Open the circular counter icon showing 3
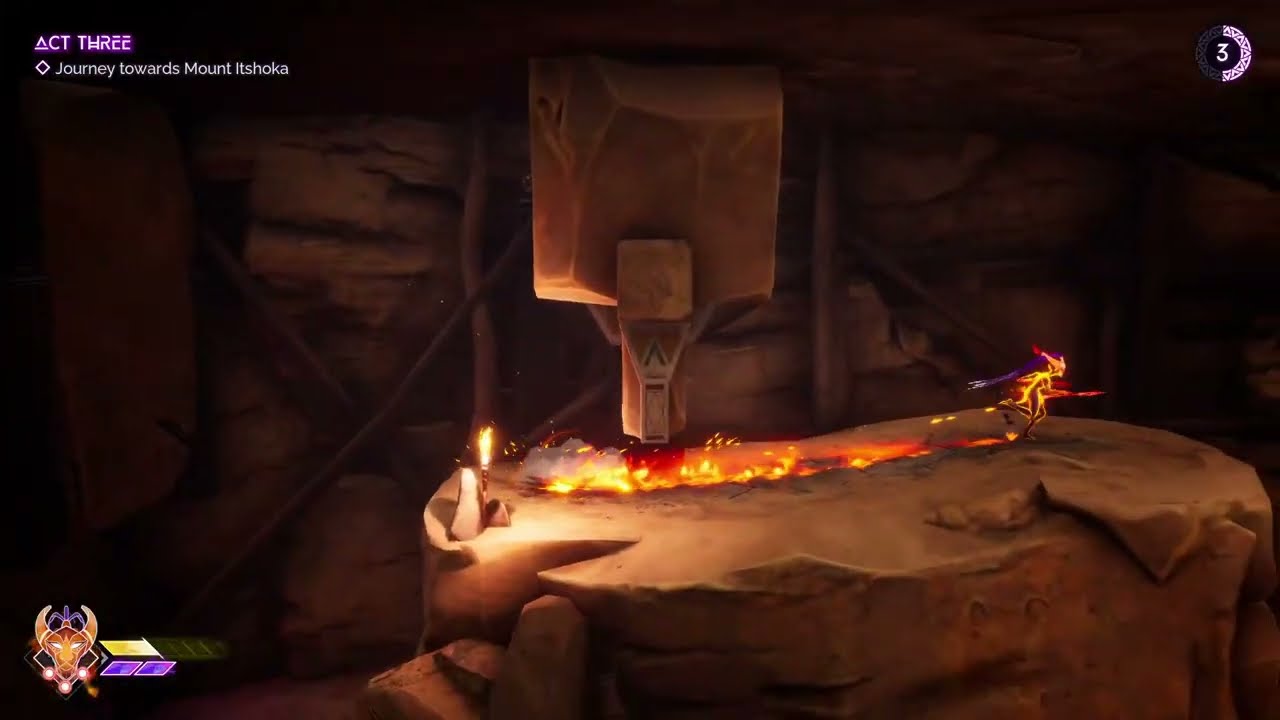The height and width of the screenshot is (720, 1280). [1222, 53]
